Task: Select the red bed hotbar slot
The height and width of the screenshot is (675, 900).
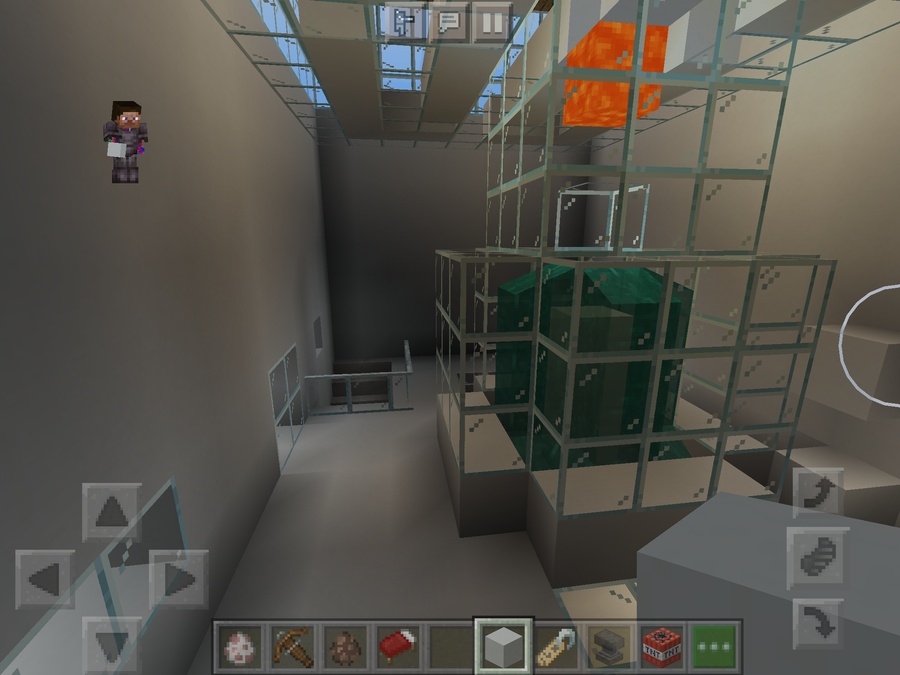Action: (399, 647)
